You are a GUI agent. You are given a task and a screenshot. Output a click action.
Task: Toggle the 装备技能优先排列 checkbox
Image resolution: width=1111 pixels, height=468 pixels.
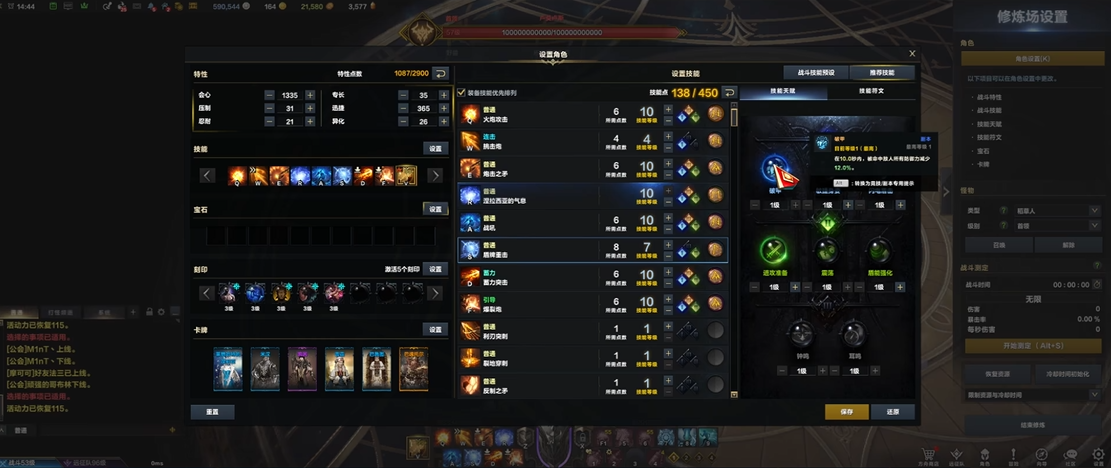point(461,93)
